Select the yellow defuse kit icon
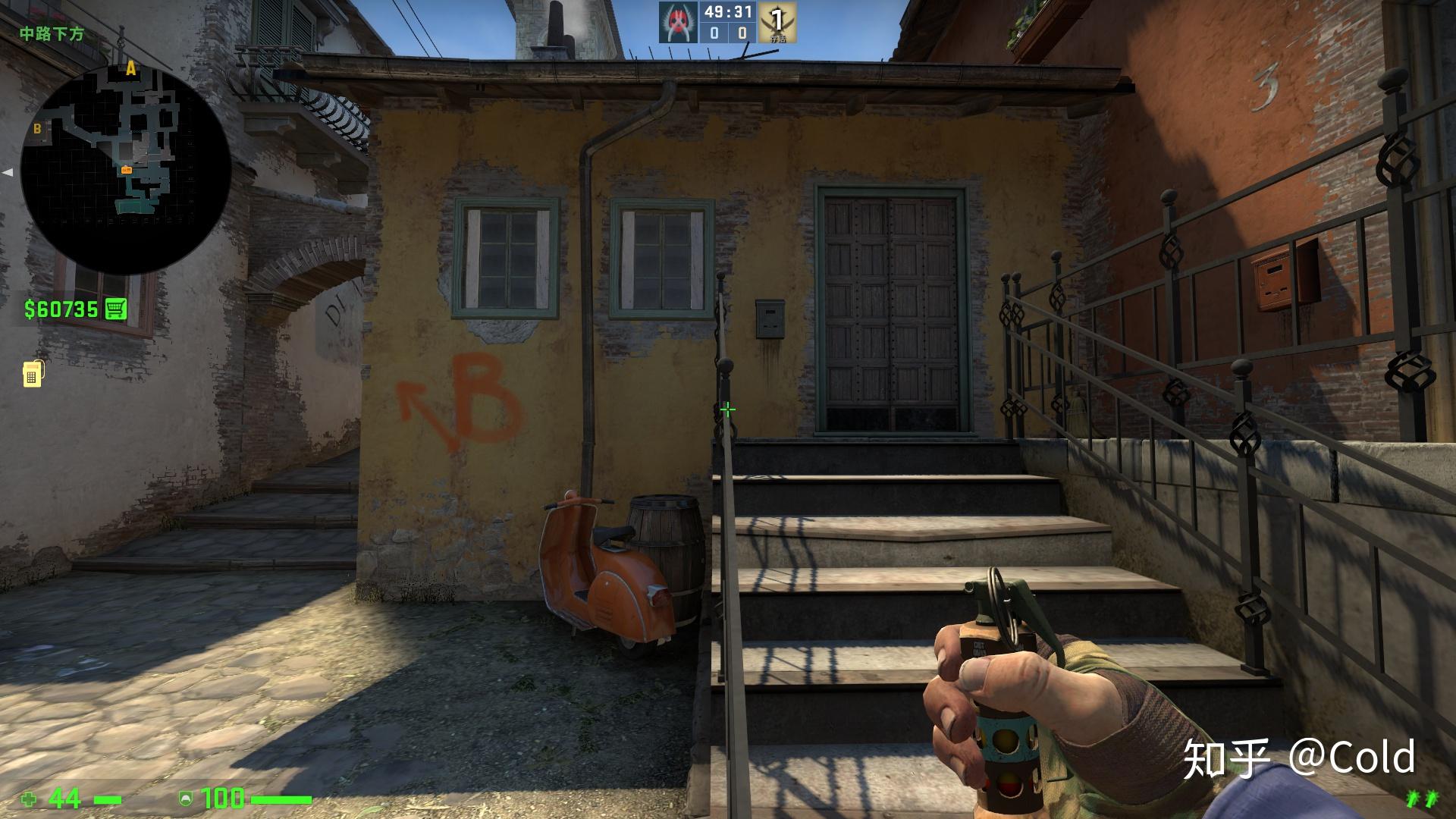Screen dimensions: 1456x819 [33, 373]
